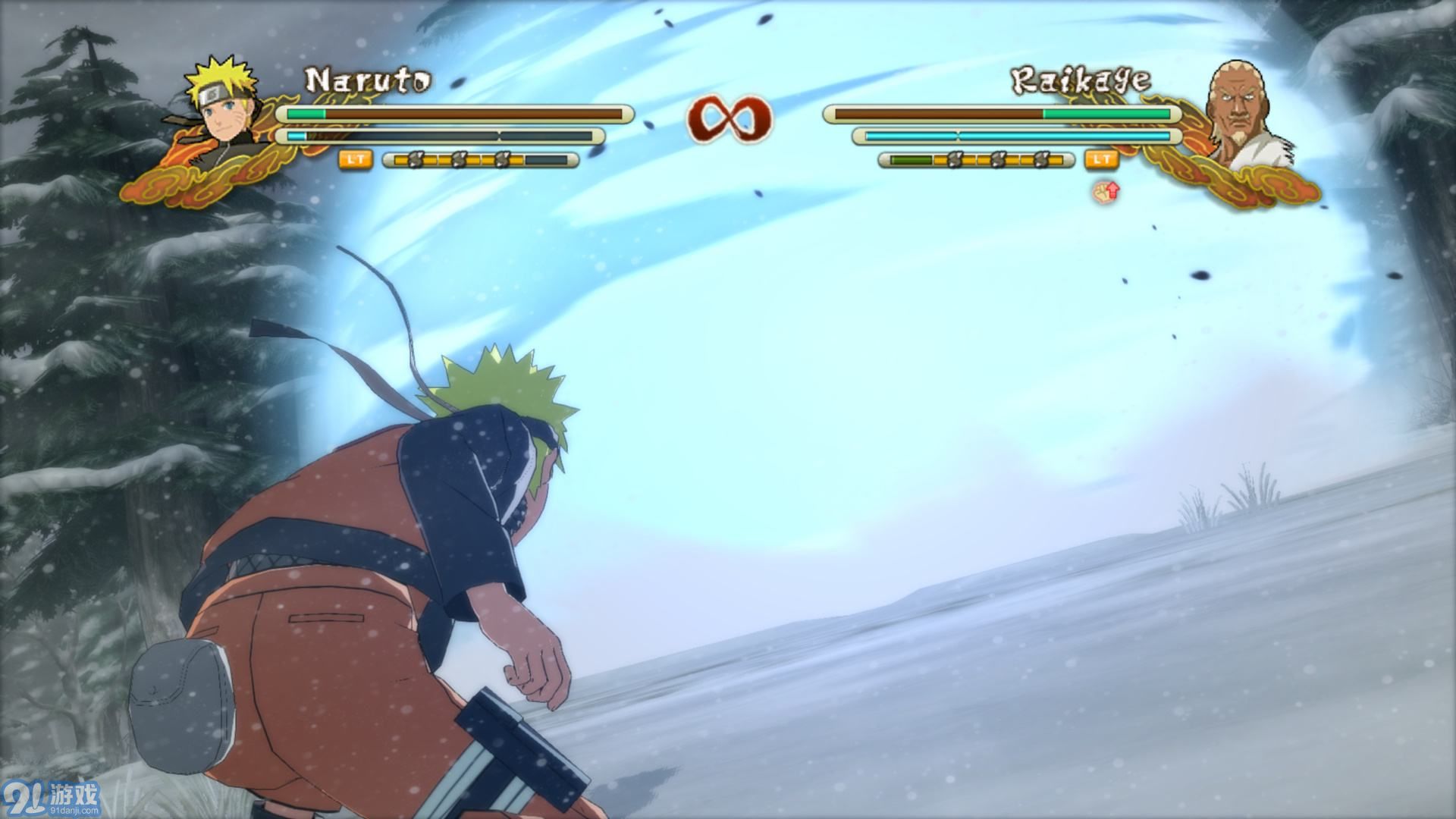Open the 91 游戏 watermark logo

click(x=53, y=798)
